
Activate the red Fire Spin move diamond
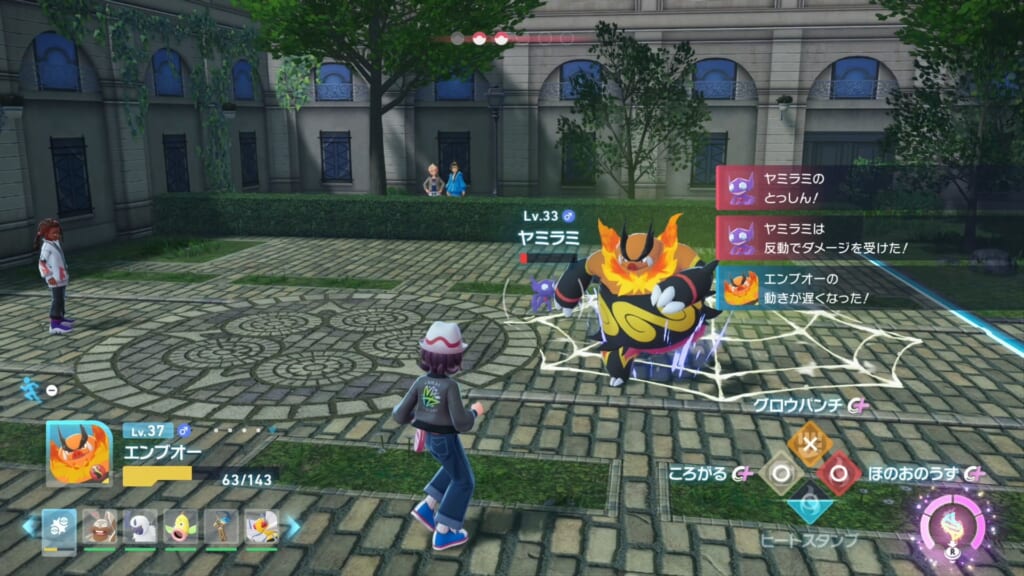click(838, 473)
